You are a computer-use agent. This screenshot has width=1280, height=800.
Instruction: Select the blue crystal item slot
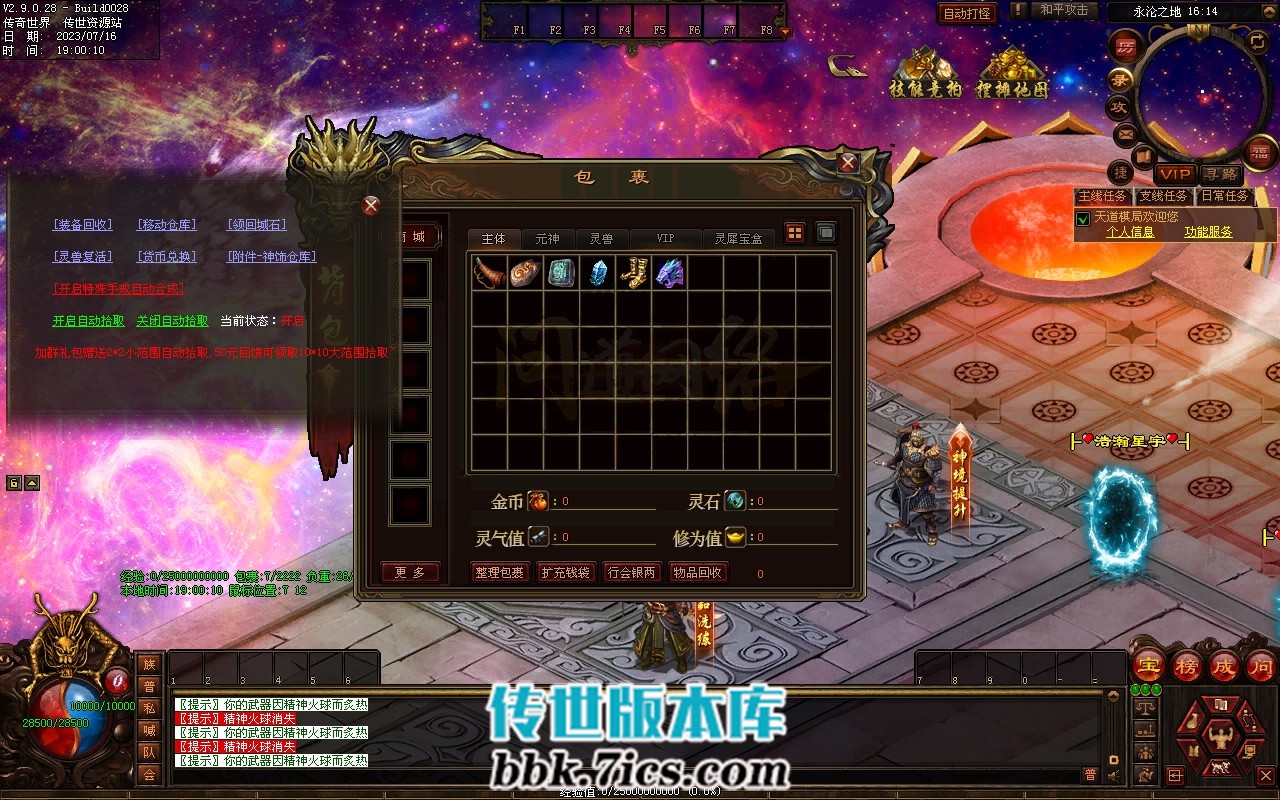(597, 273)
